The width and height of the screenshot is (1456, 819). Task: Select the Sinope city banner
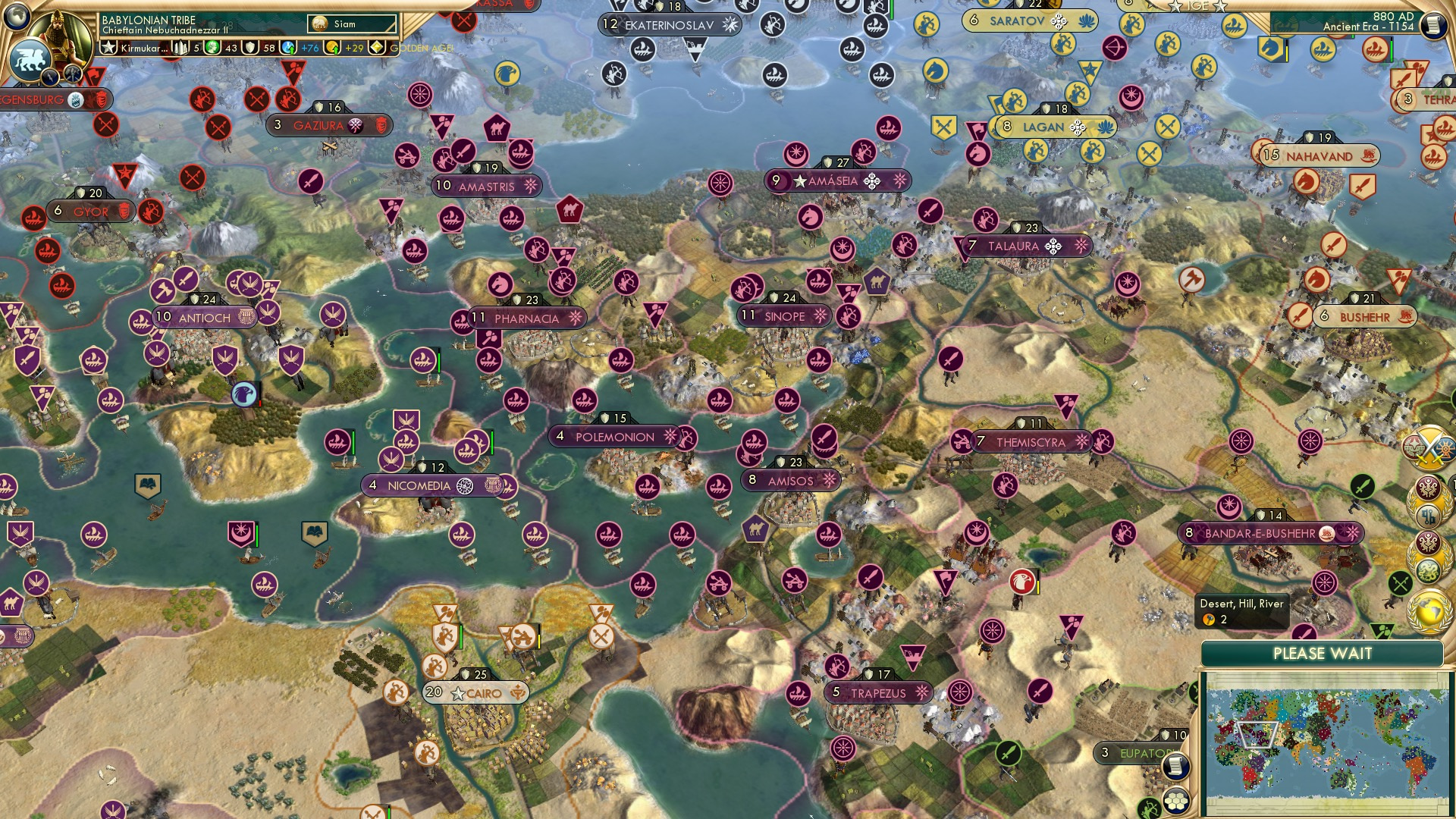click(x=782, y=316)
